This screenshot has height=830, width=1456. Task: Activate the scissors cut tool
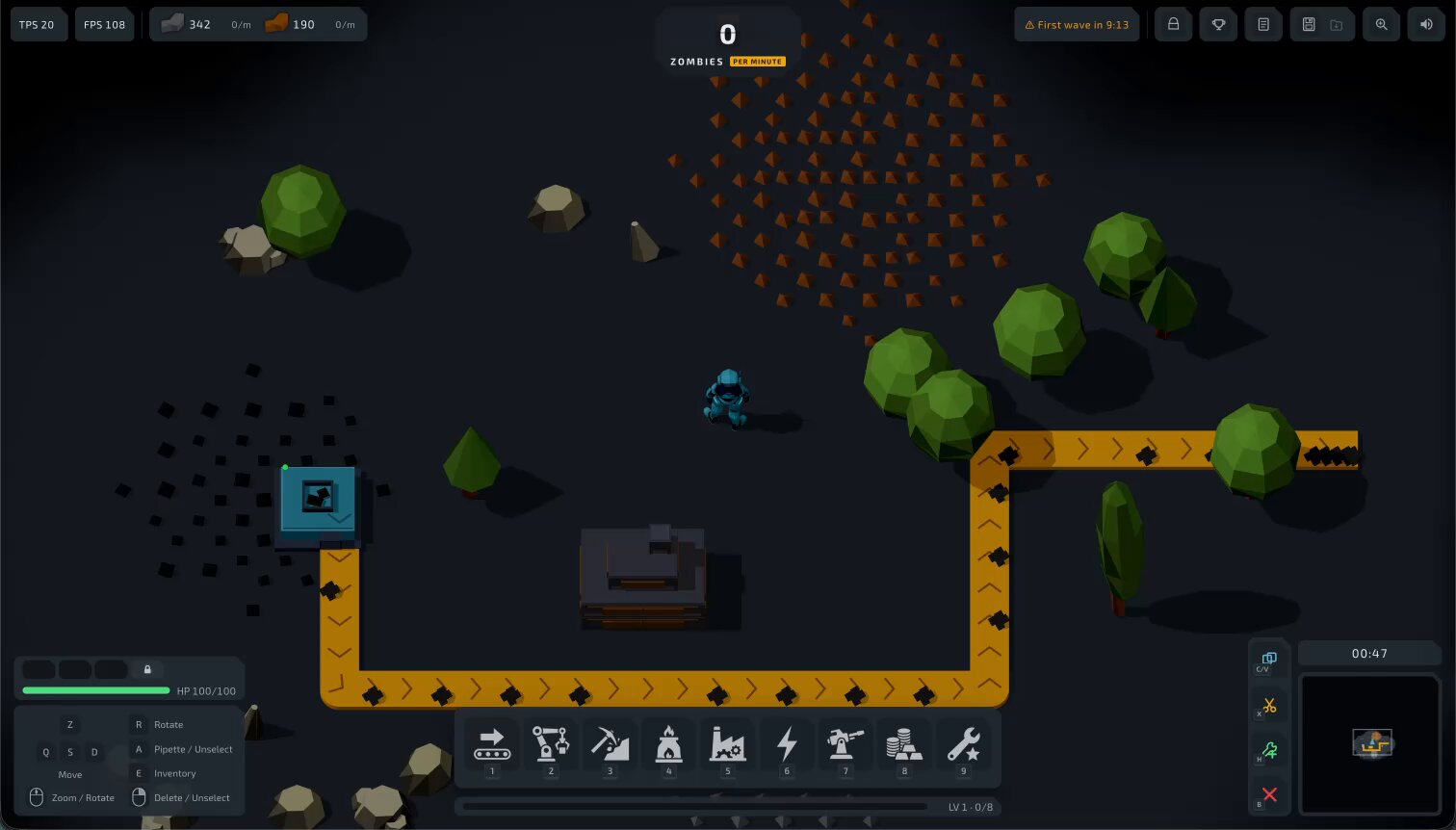(x=1269, y=706)
